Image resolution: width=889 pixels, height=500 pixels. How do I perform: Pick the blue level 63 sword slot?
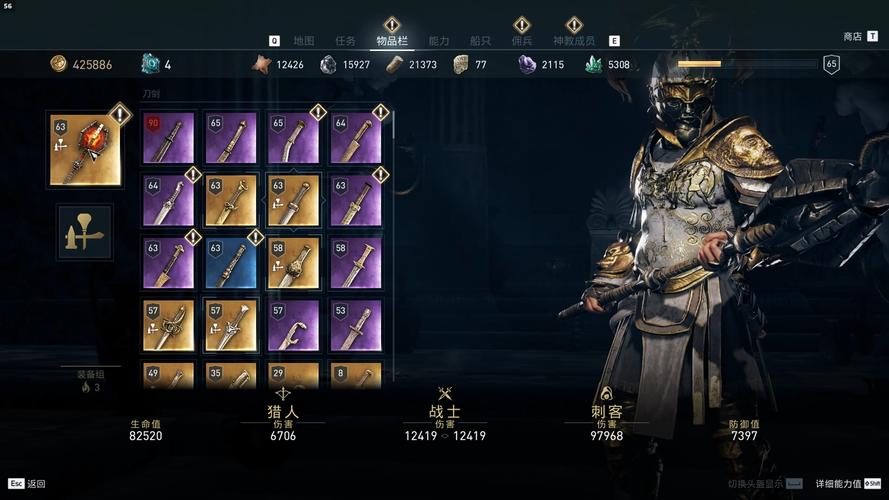230,263
